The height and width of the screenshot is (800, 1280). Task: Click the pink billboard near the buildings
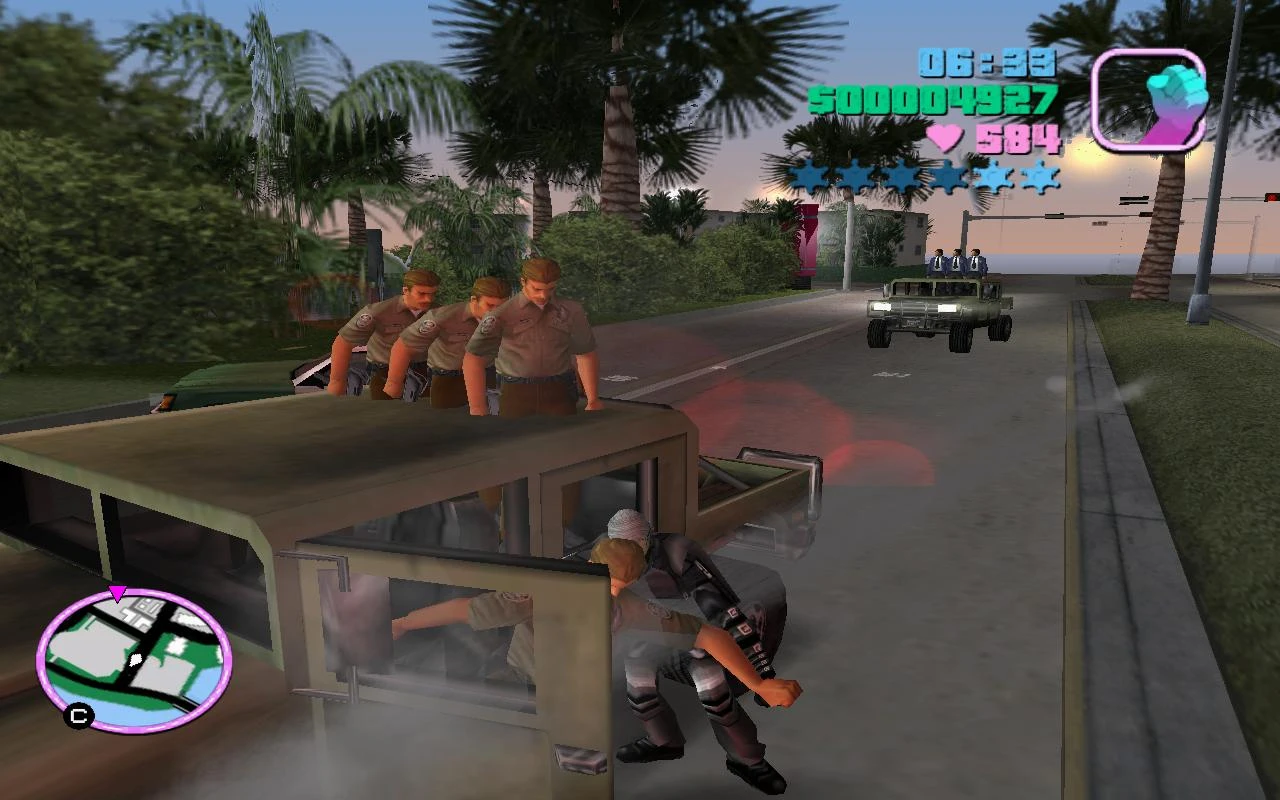pos(805,240)
